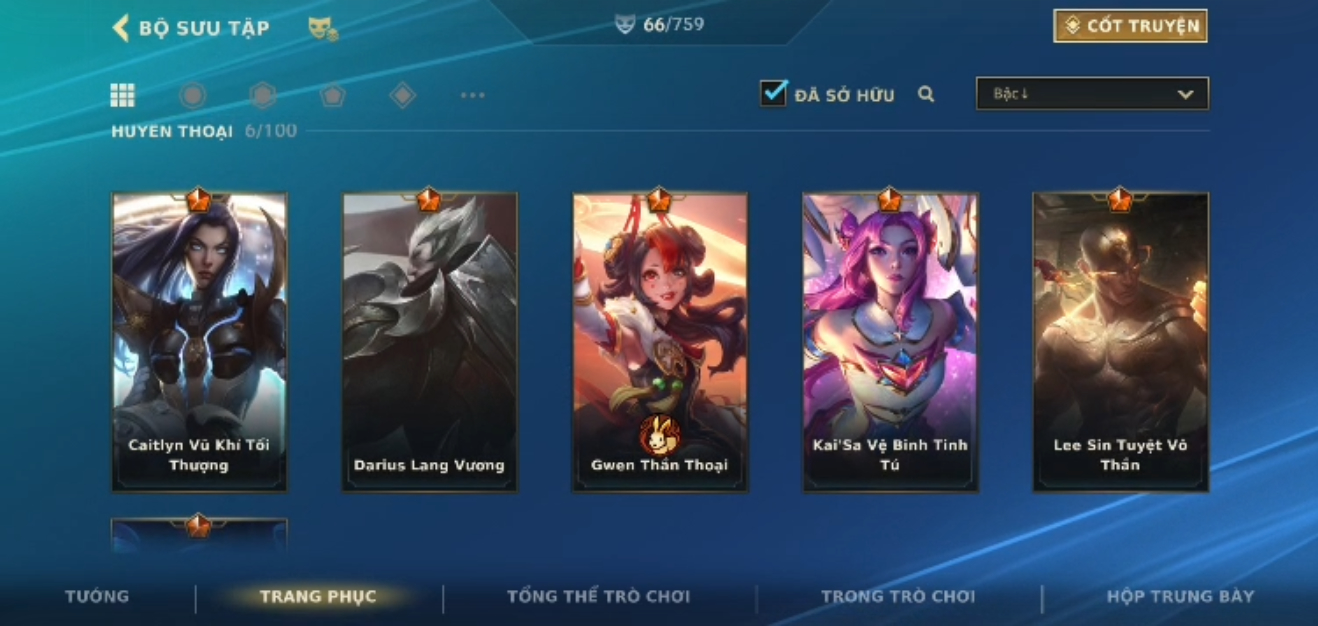This screenshot has width=1318, height=626.
Task: Choose the circle rarity filter icon
Action: pos(193,95)
